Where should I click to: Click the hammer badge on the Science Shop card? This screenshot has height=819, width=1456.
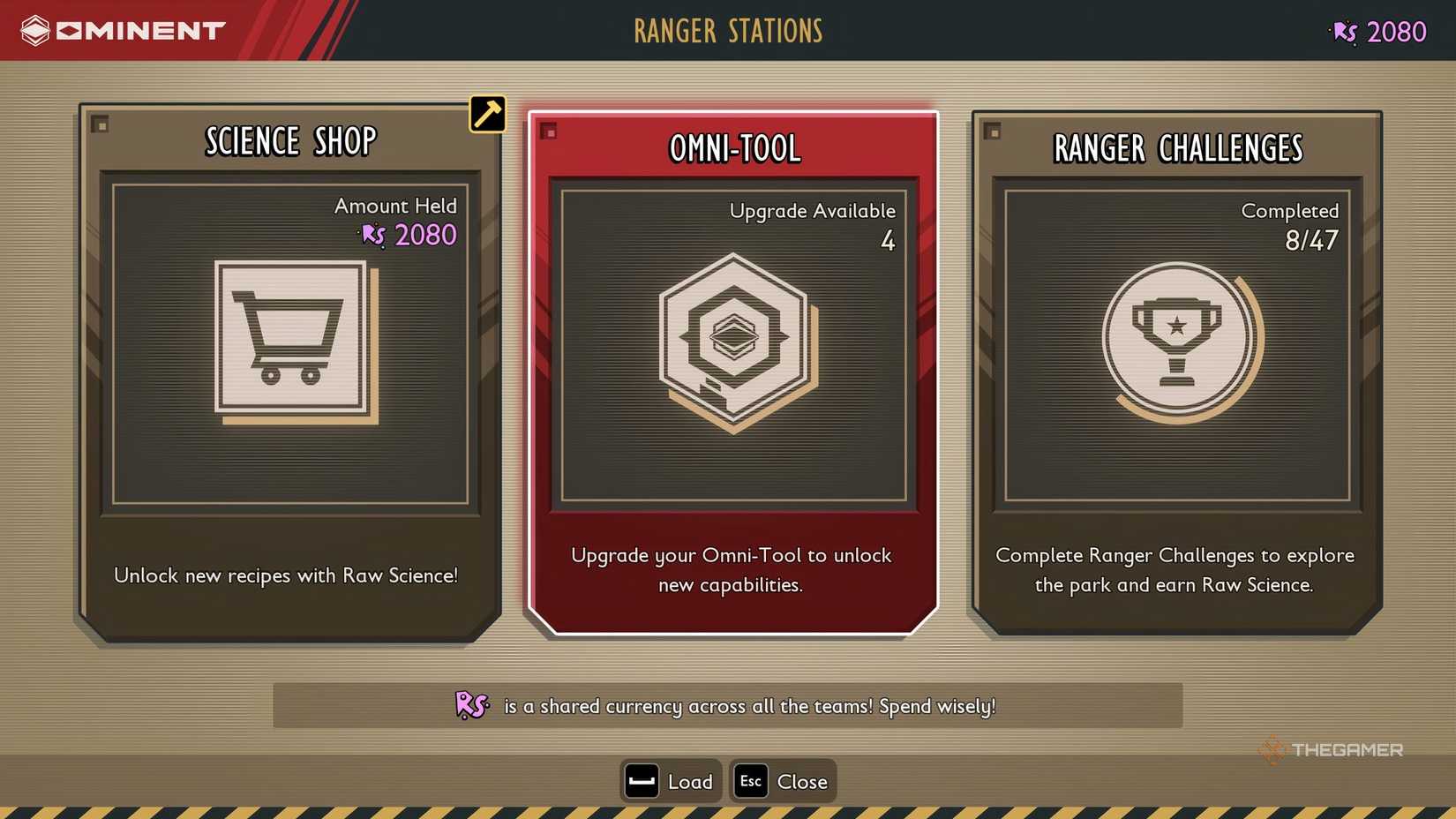coord(486,113)
